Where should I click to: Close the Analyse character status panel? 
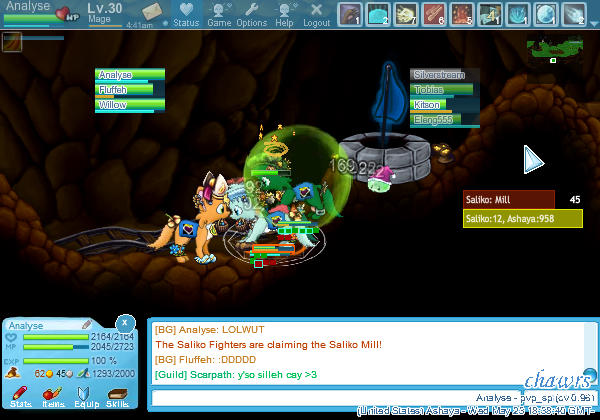124,322
